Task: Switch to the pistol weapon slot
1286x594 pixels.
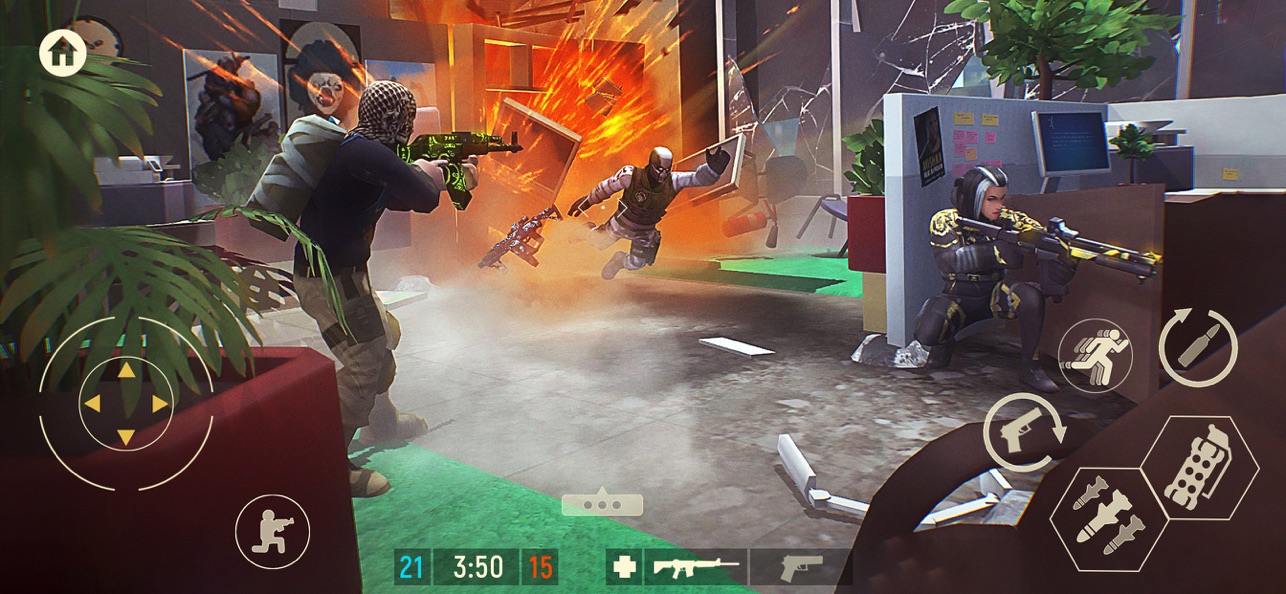Action: coord(800,567)
